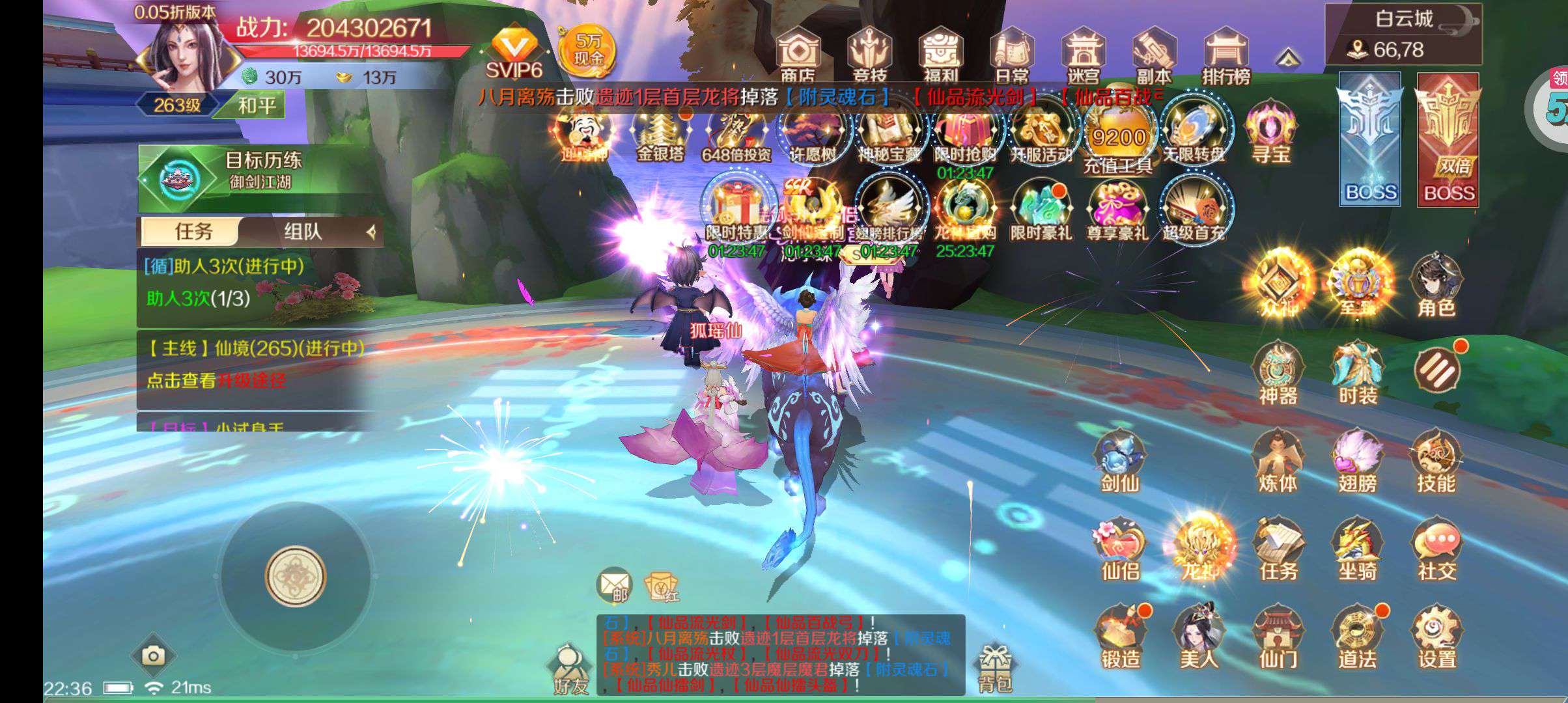Open the 寻宝 treasure hunt event
This screenshot has width=1568, height=703.
pos(1270,132)
